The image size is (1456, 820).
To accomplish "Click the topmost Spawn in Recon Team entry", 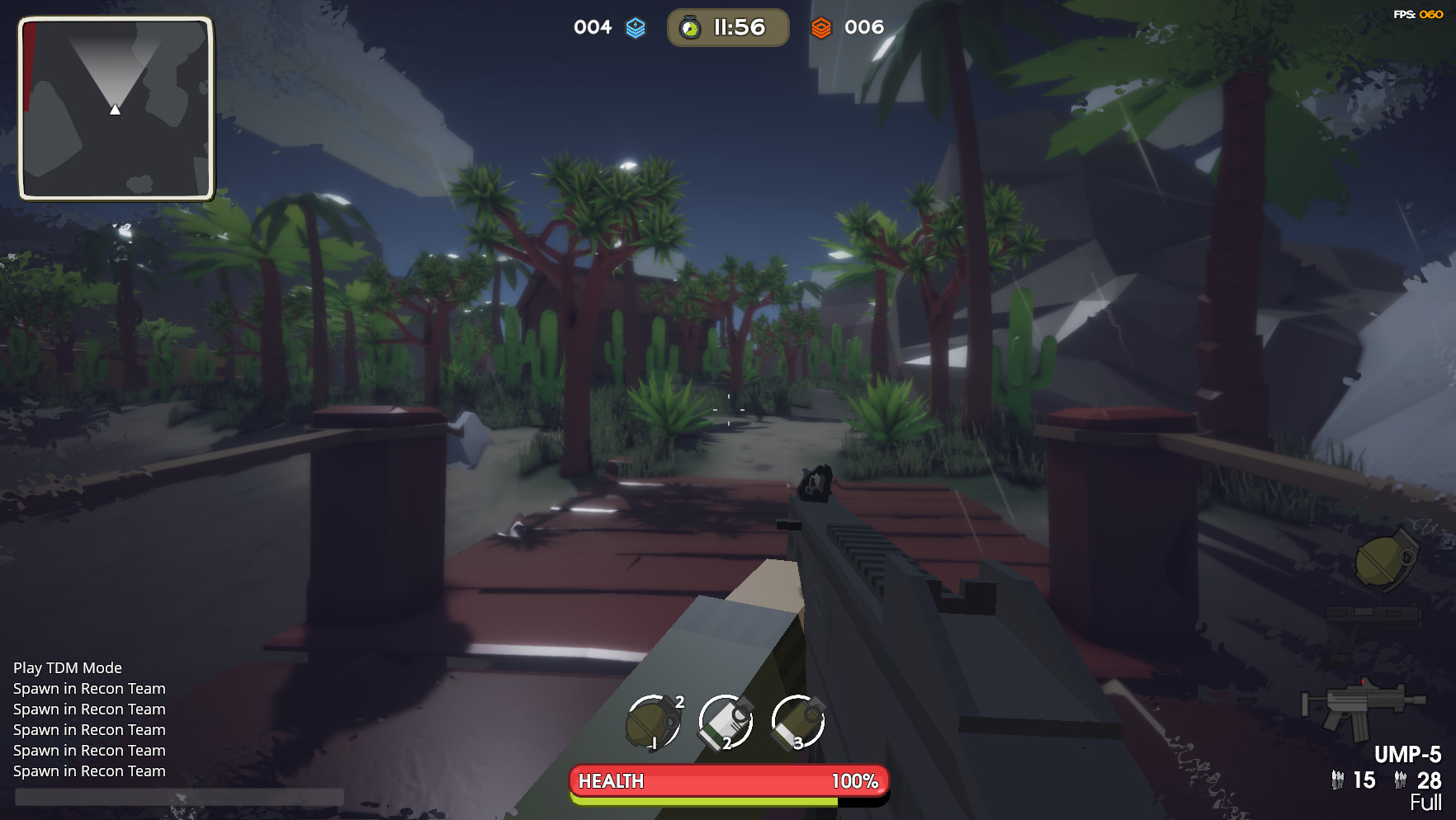I will (x=88, y=688).
